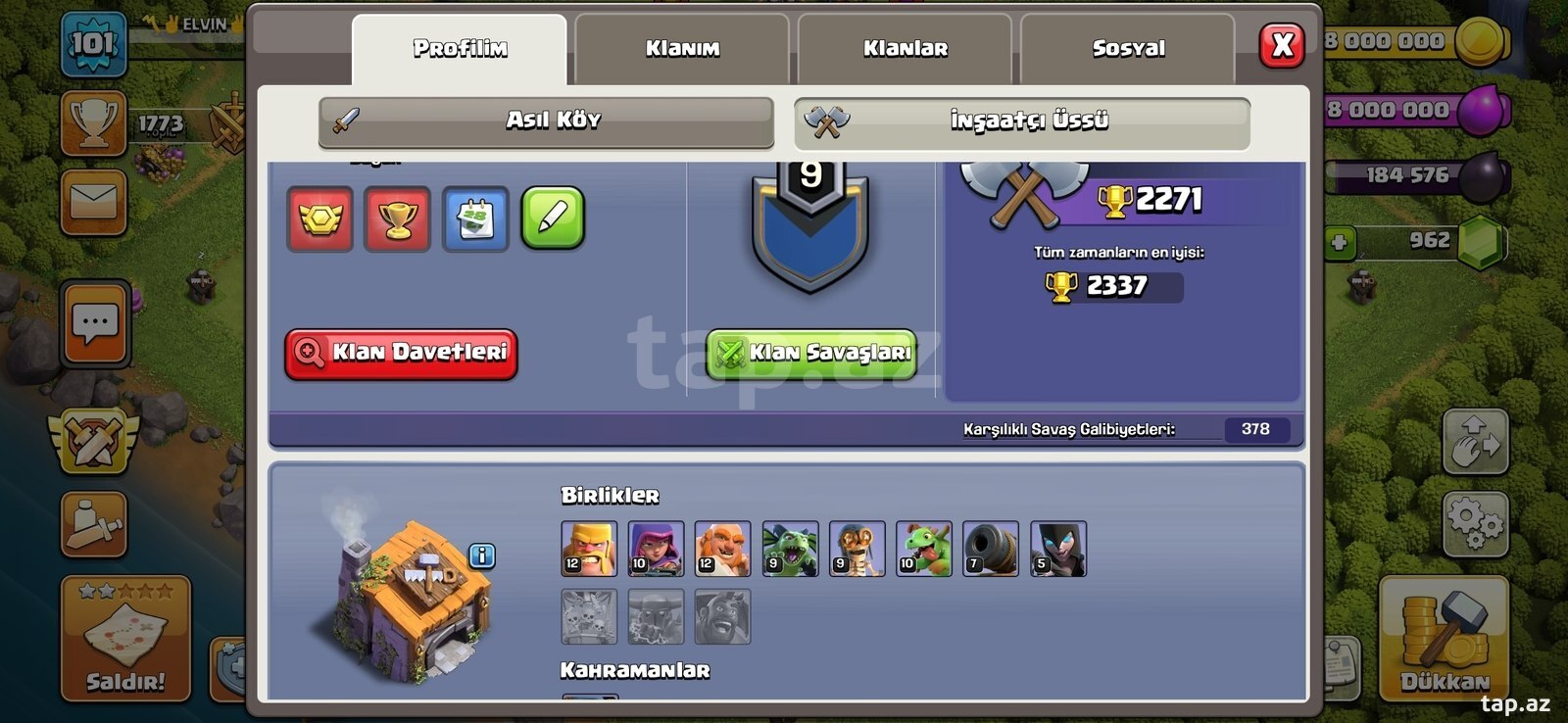Open the blue calendar button
The height and width of the screenshot is (723, 1568).
475,218
